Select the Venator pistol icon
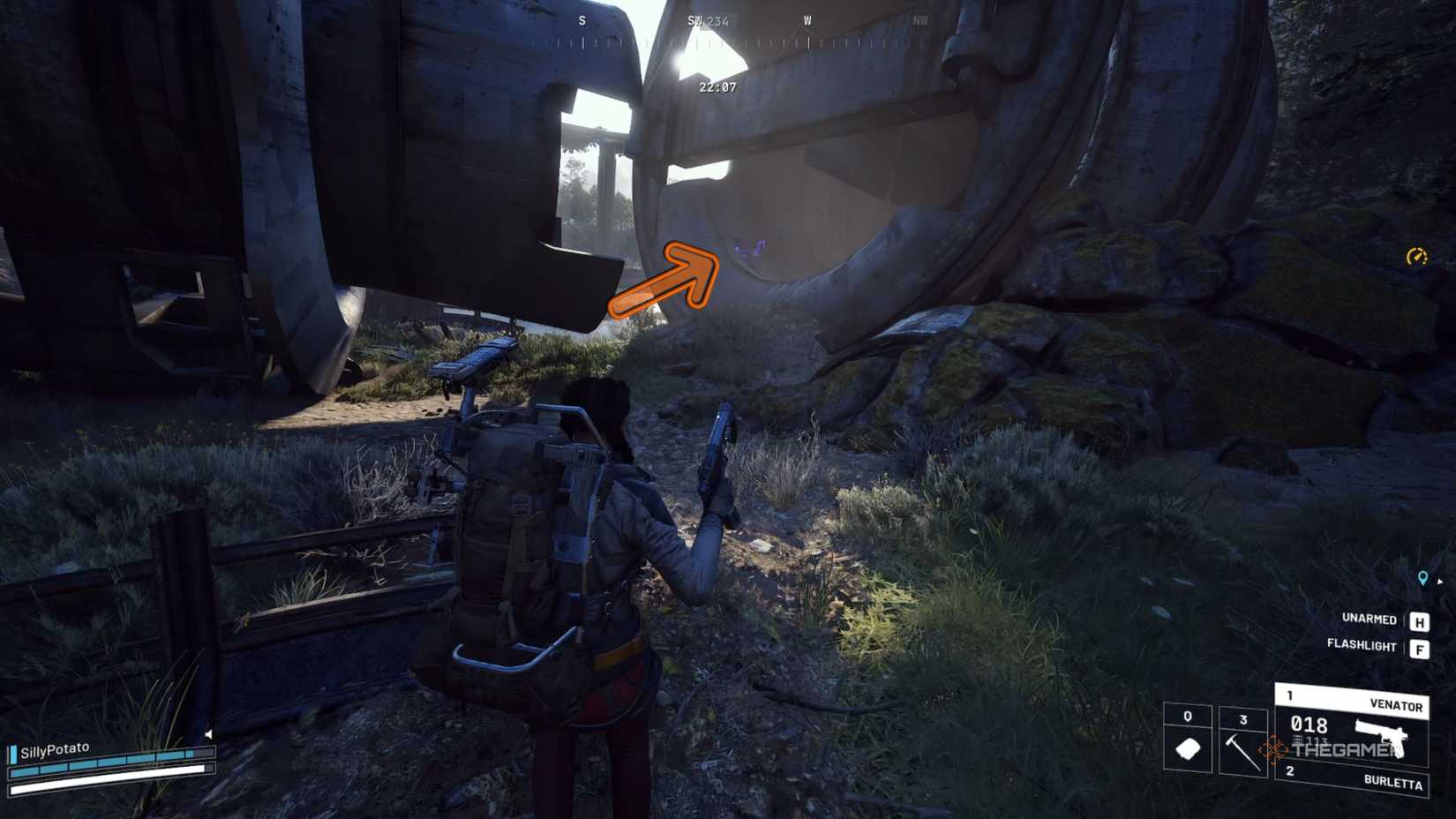 pos(1381,738)
